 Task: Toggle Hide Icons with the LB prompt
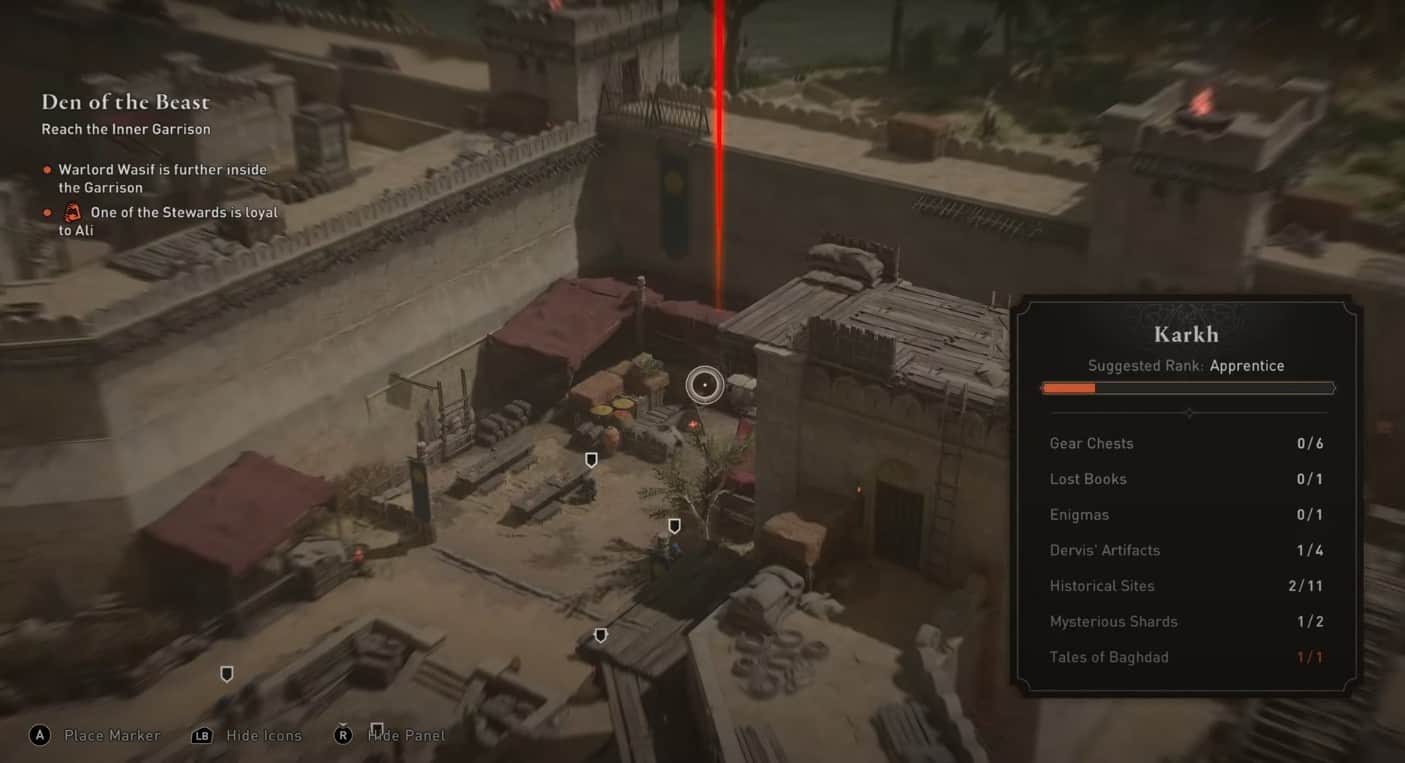pos(246,735)
